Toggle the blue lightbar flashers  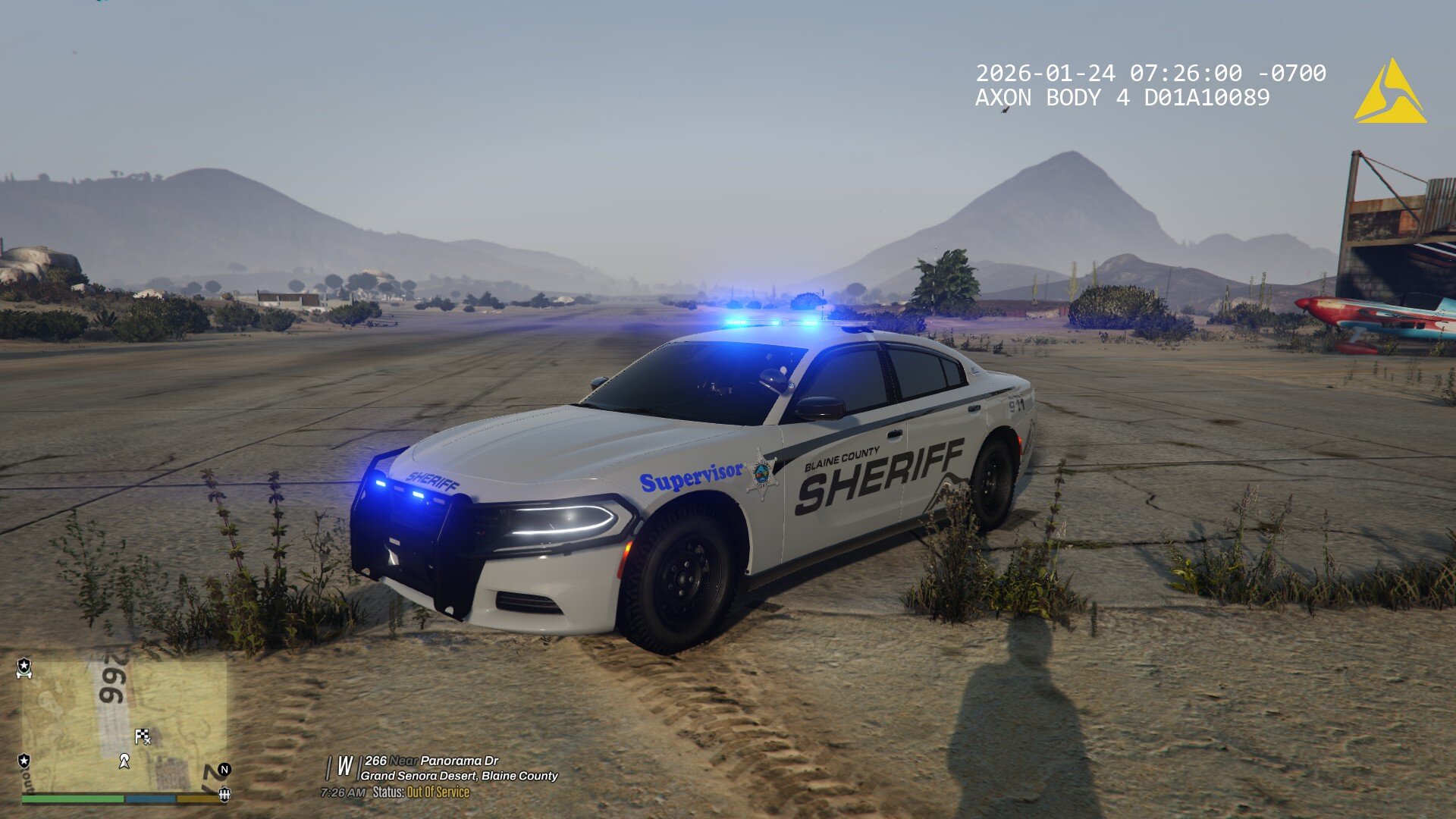click(770, 322)
